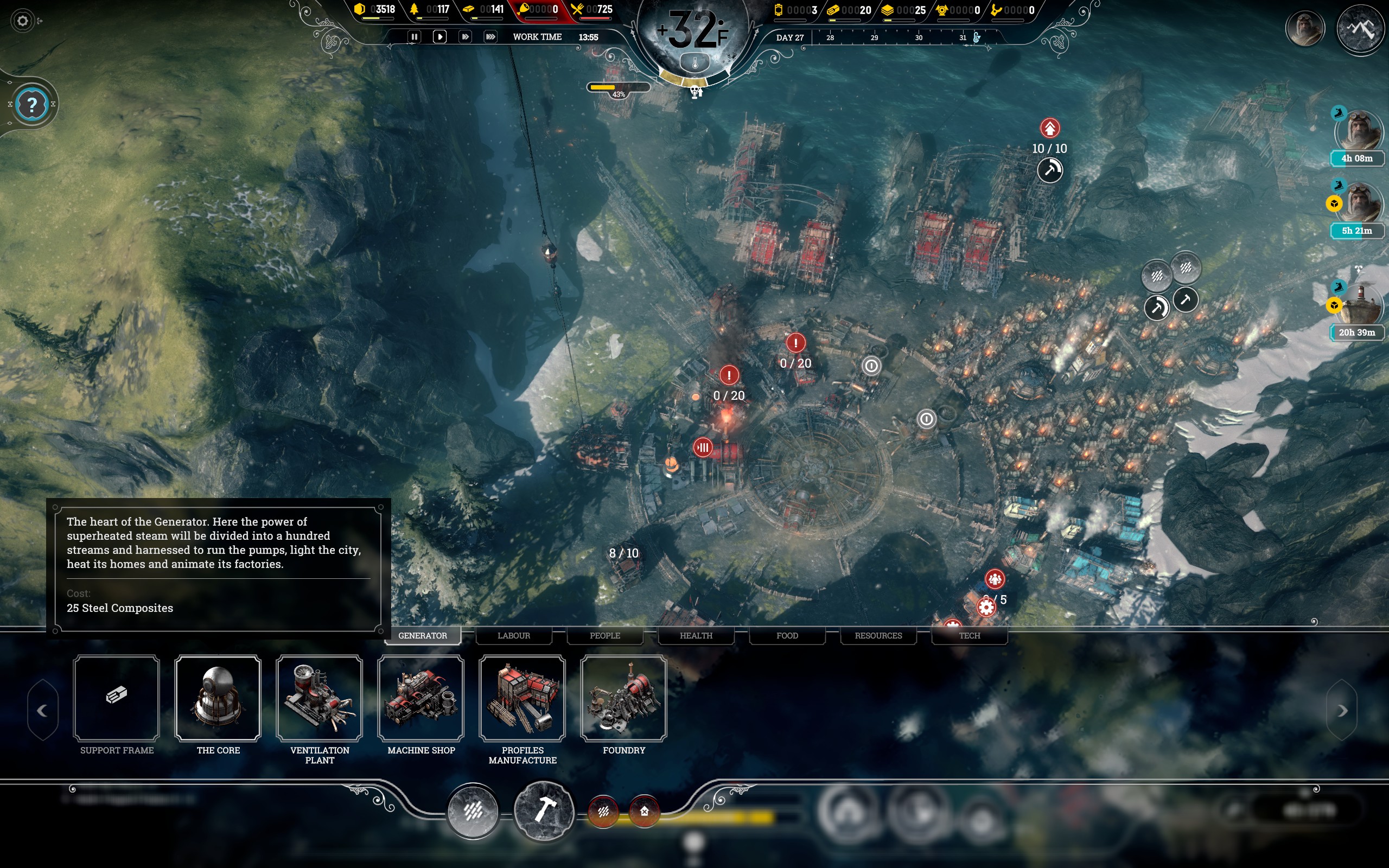
Task: Select The Core building
Action: click(x=218, y=698)
